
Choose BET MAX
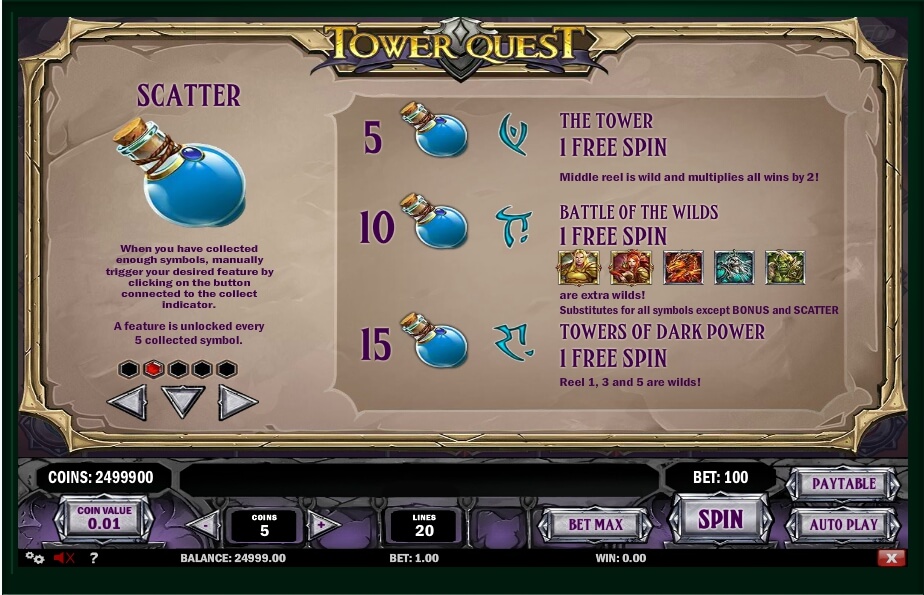595,524
